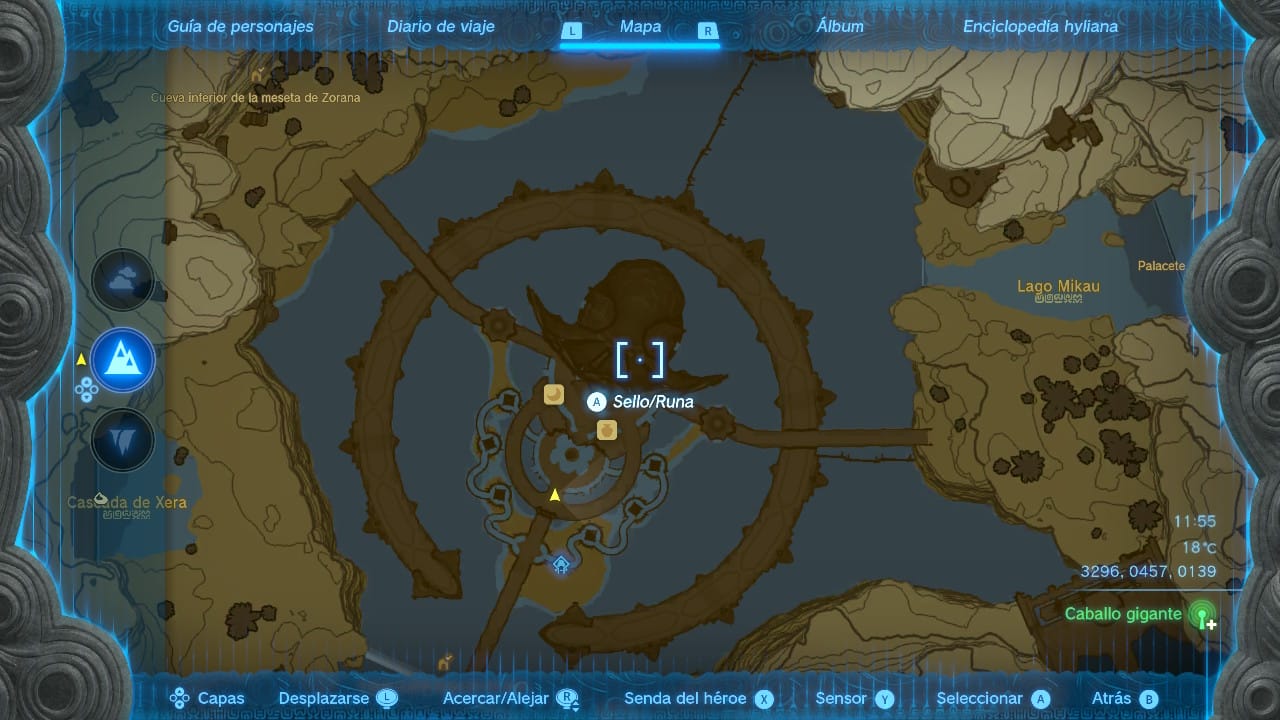Open the Capas layers option
The height and width of the screenshot is (720, 1280).
(208, 699)
